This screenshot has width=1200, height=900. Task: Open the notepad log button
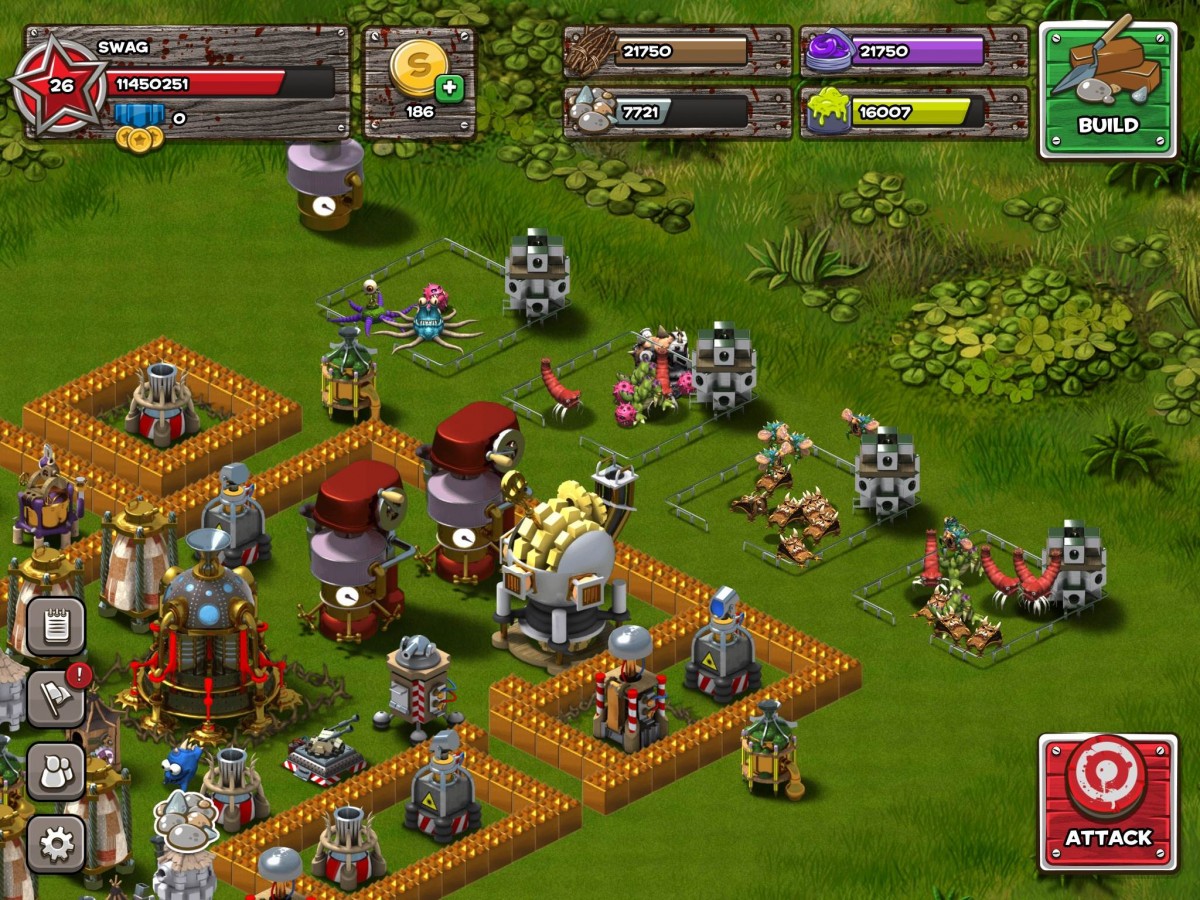pyautogui.click(x=55, y=626)
